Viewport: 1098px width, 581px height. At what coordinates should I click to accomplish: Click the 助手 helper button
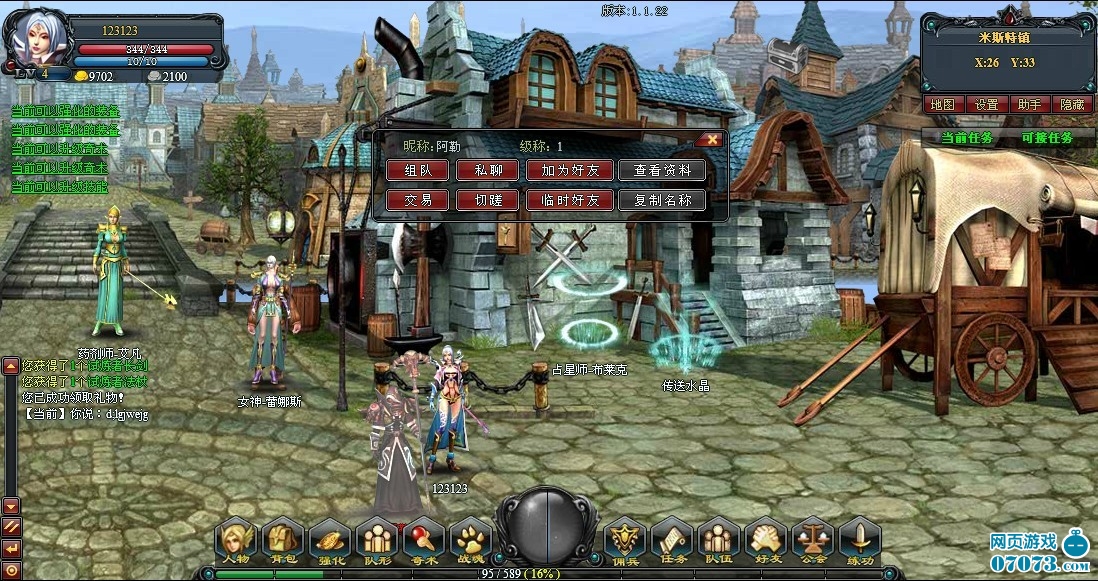click(x=1030, y=104)
